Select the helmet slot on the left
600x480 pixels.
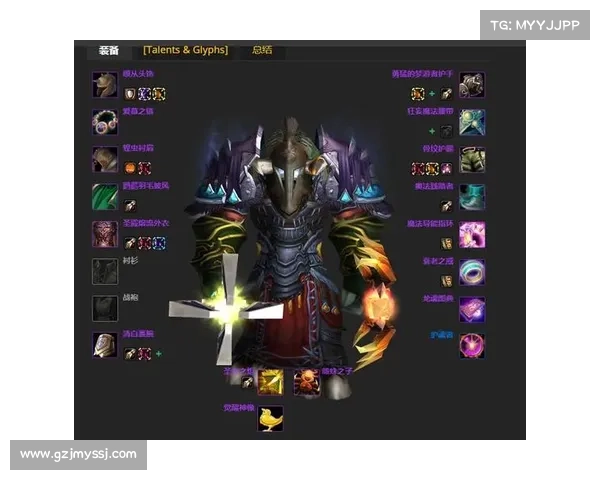pyautogui.click(x=105, y=85)
